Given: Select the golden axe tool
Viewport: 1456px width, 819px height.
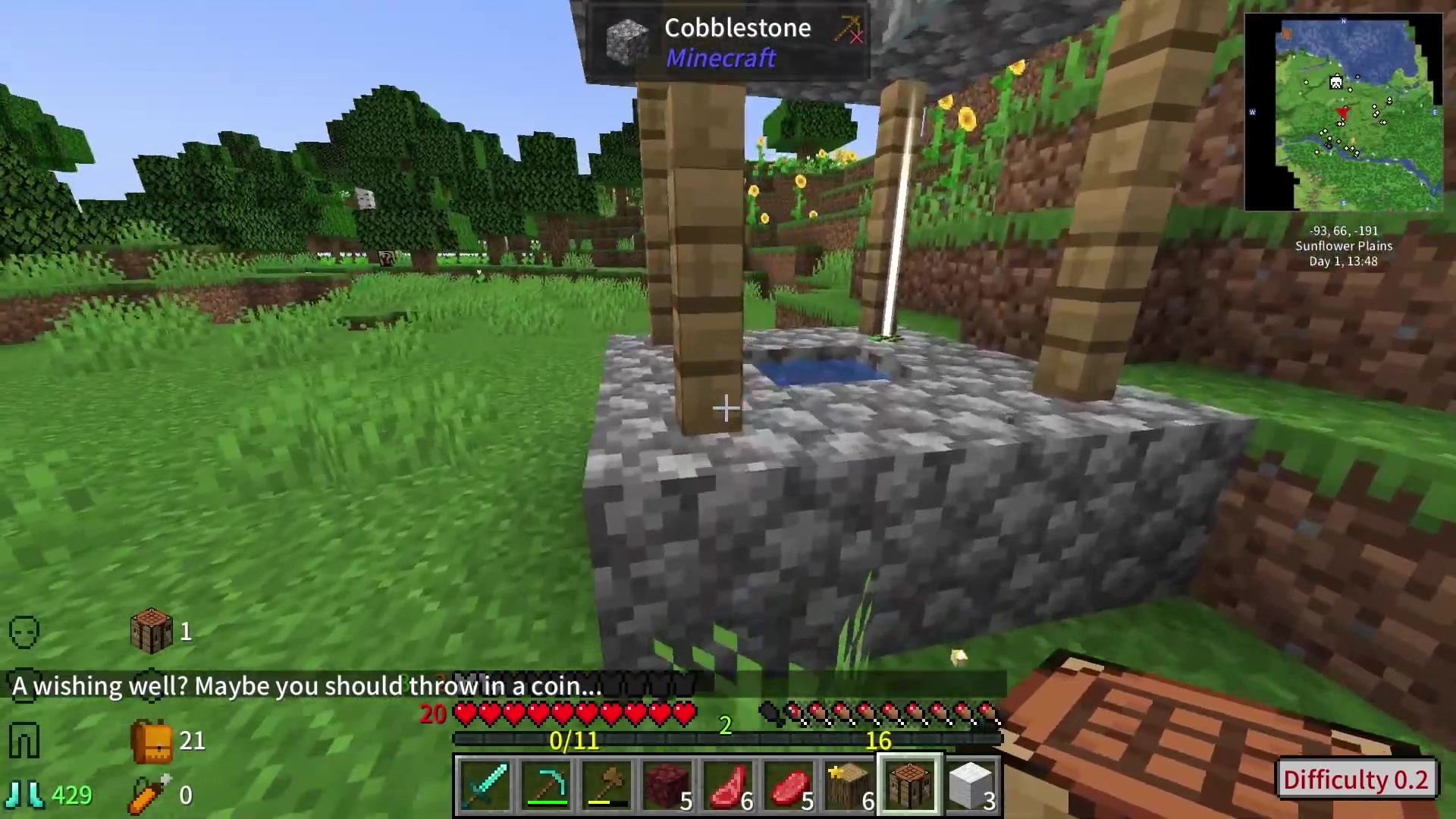Looking at the screenshot, I should click(x=607, y=784).
